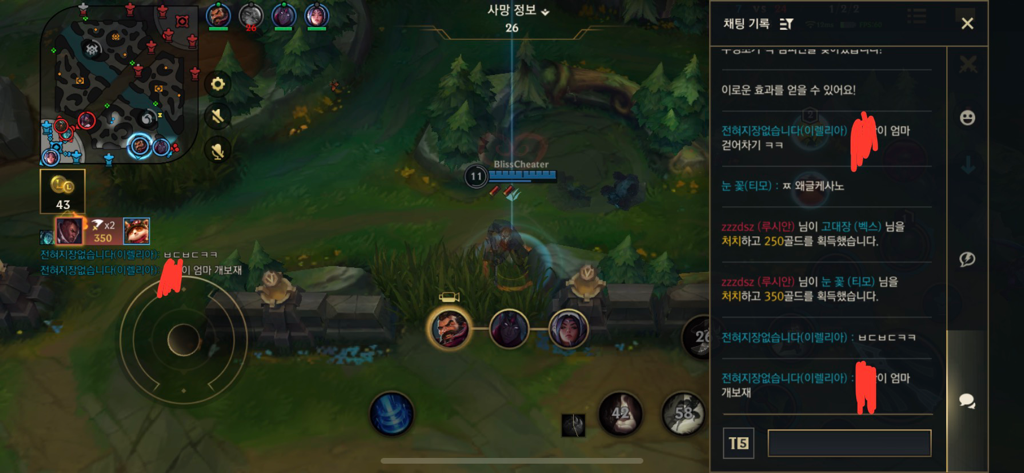Switch spectate view to the dark hooded champion
The width and height of the screenshot is (1024, 473).
509,328
